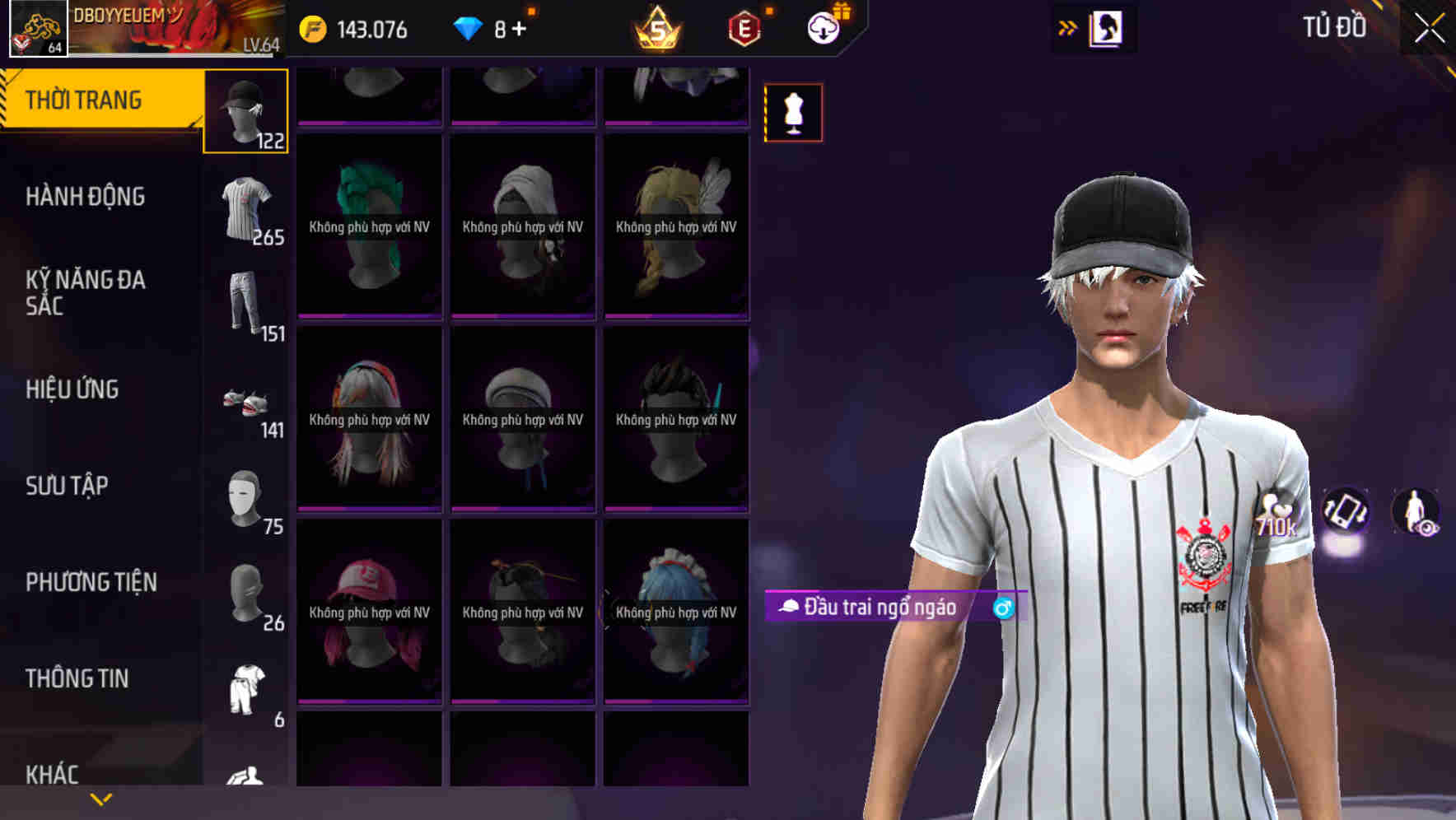Toggle the gender symbol next to item name
1456x820 pixels.
point(1004,609)
